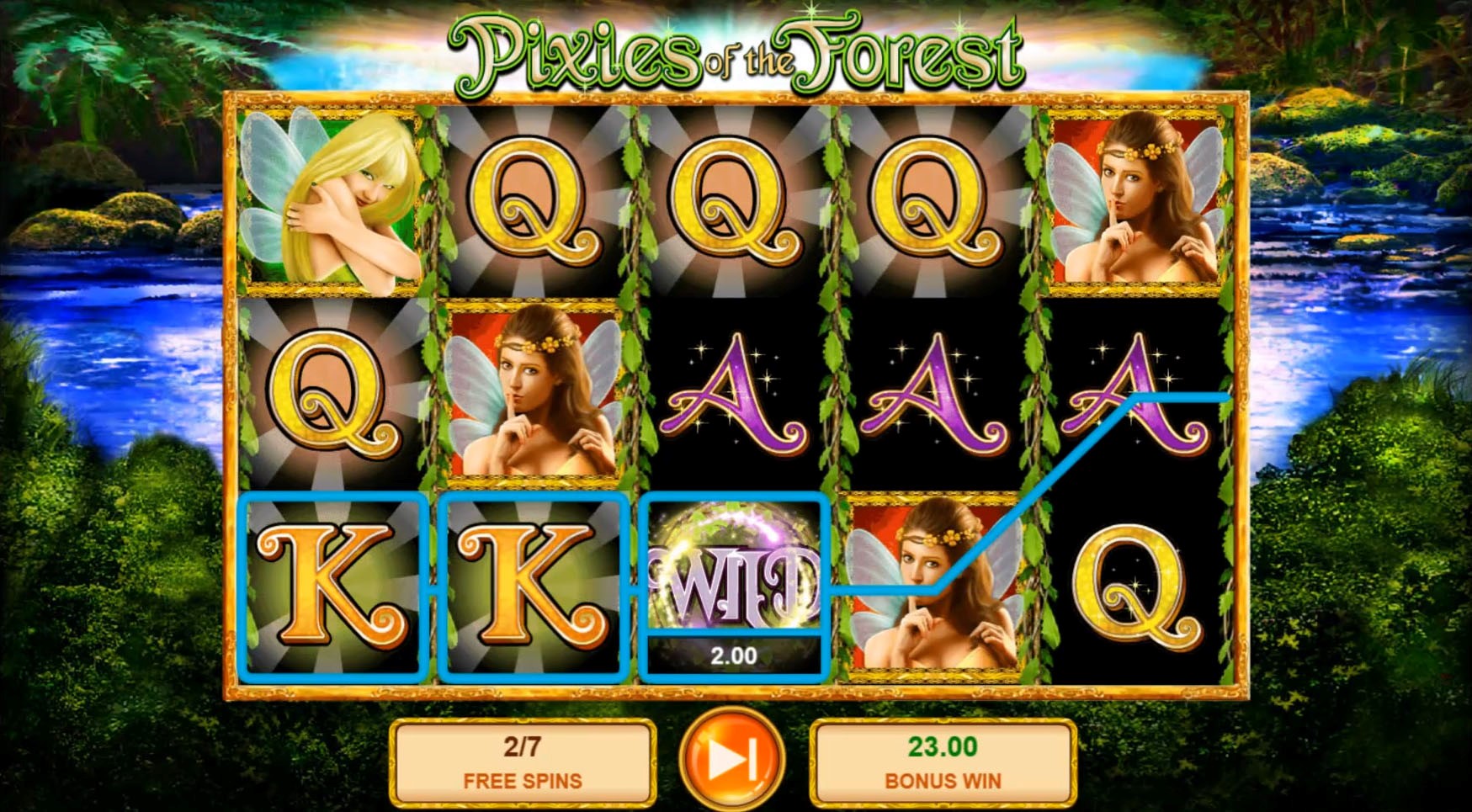The image size is (1472, 812).
Task: Click the fairy symbol on reel four bottom row
Action: click(934, 589)
